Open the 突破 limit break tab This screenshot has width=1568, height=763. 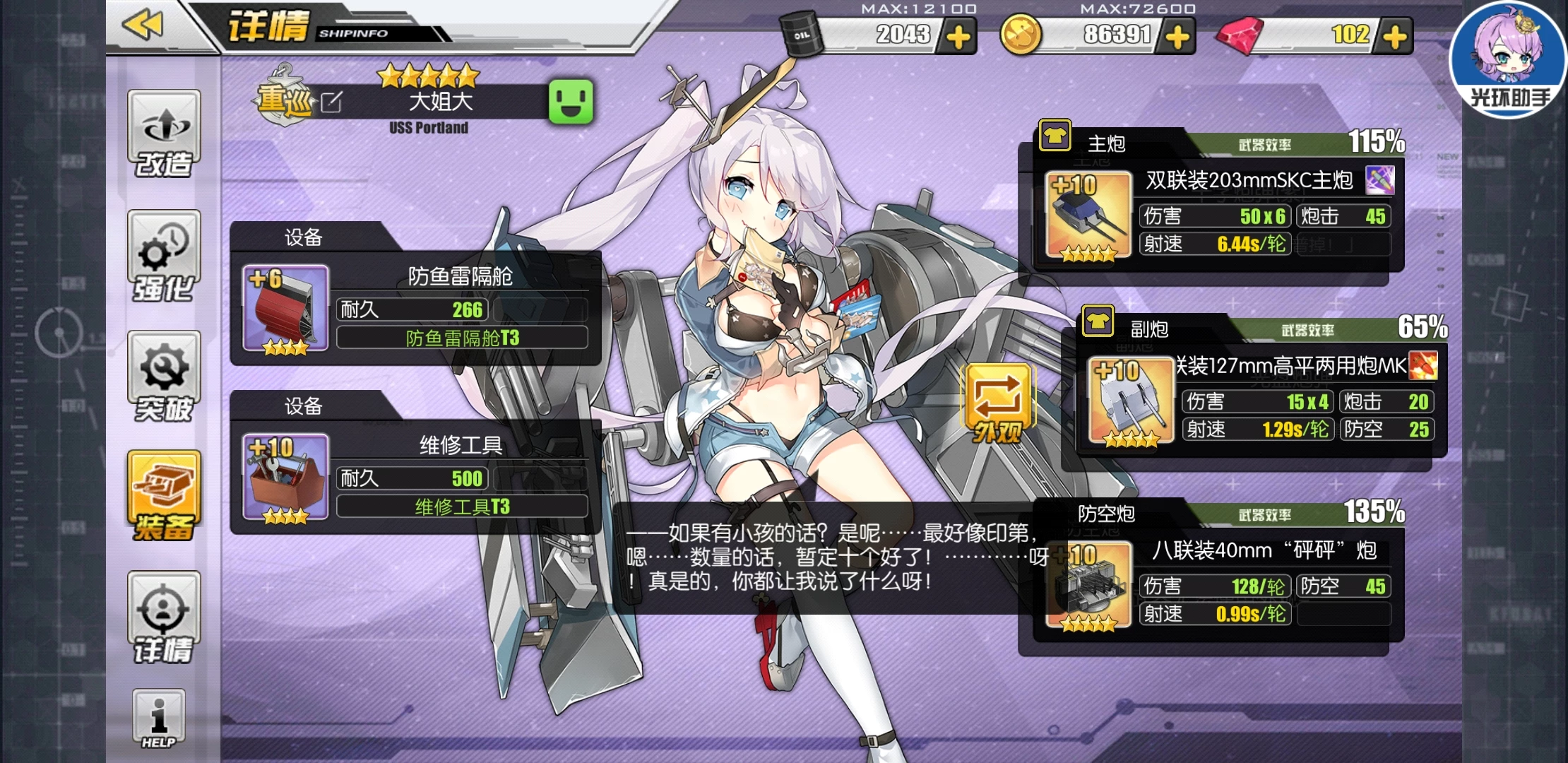pos(164,377)
